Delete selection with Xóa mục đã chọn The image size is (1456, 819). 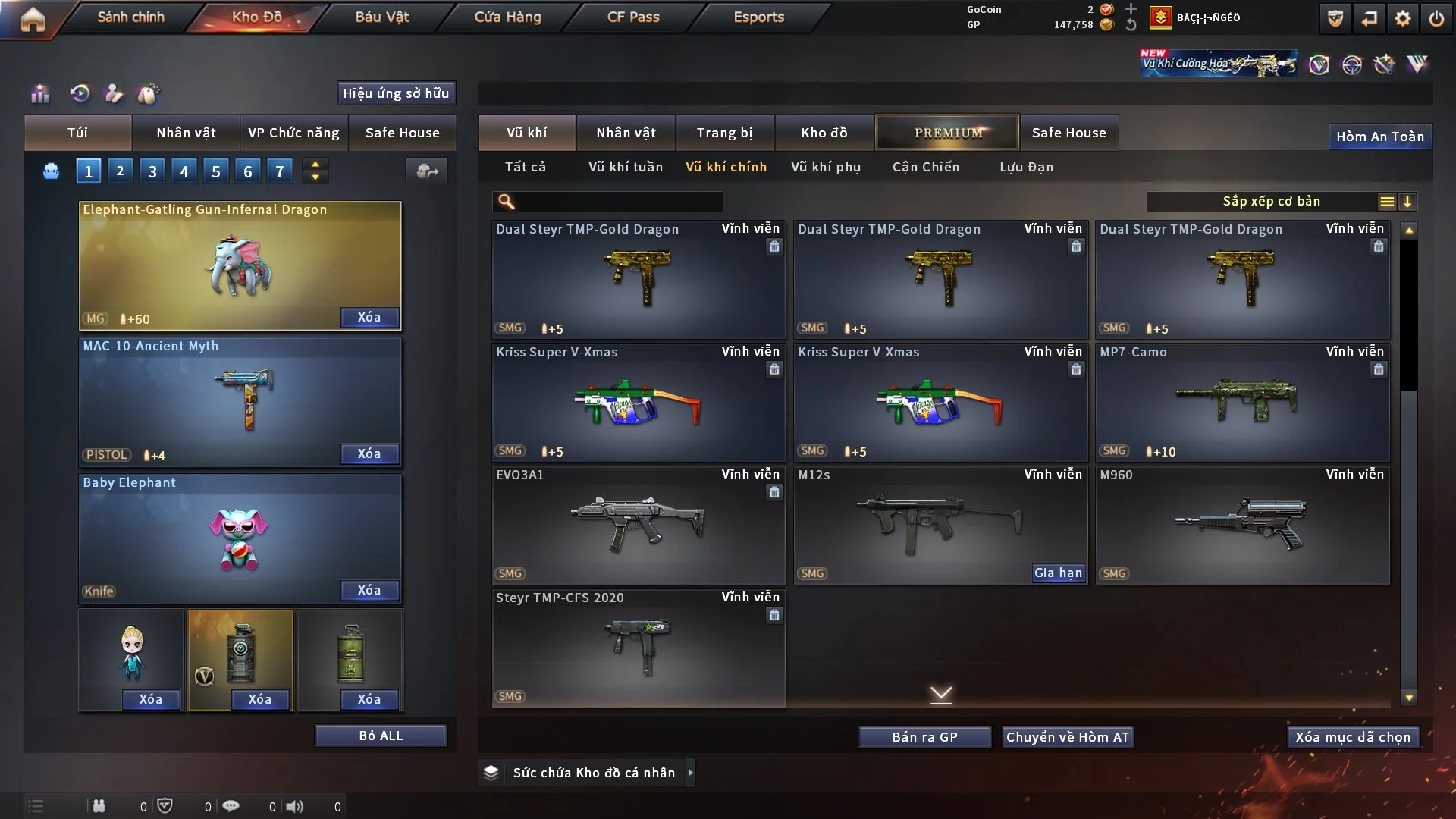(x=1353, y=737)
